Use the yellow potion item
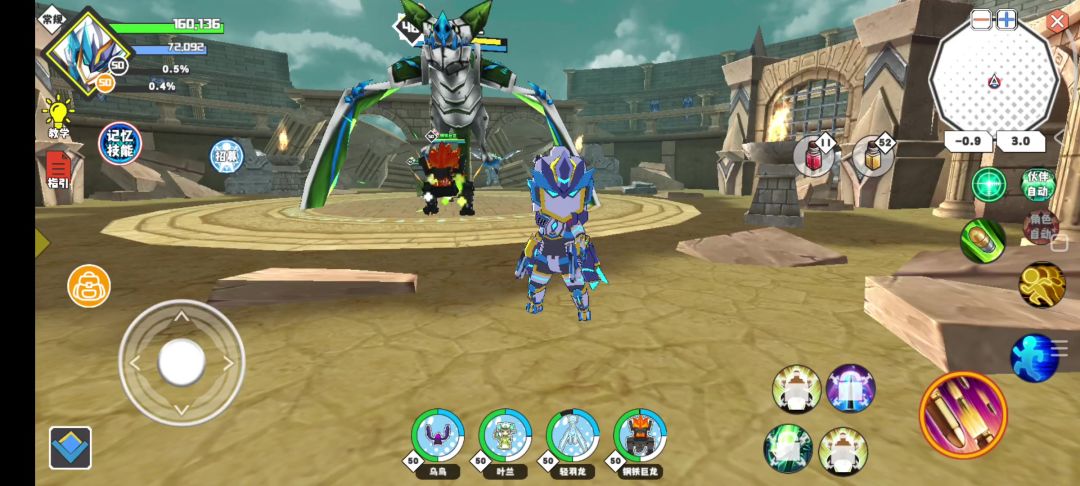 872,157
